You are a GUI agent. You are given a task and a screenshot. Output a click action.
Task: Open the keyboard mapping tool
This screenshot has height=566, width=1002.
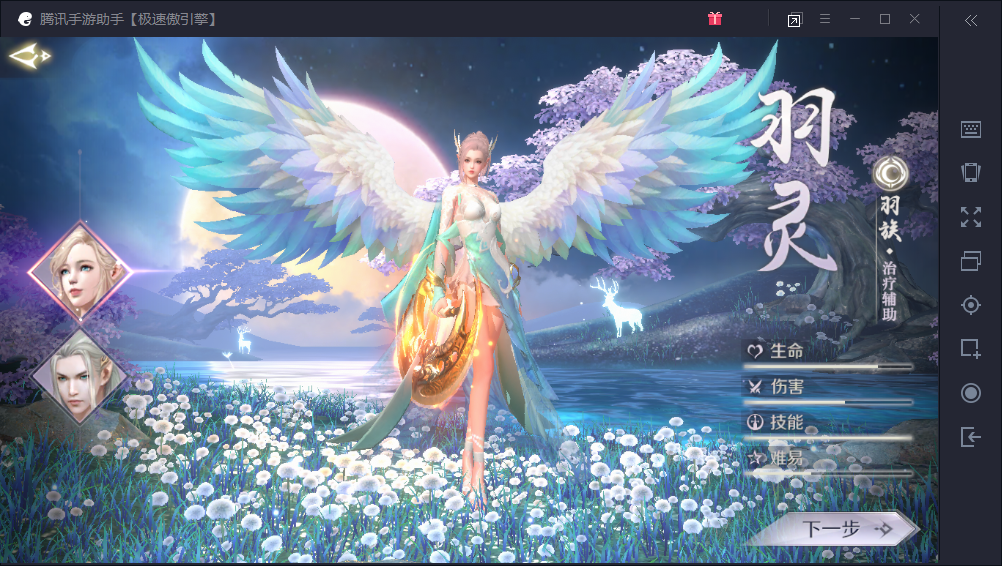(x=970, y=129)
